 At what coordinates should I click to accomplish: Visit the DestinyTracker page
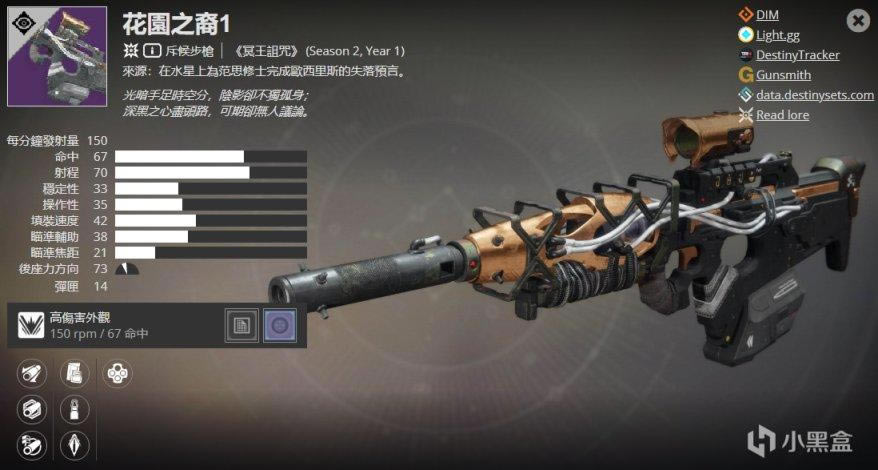(797, 55)
